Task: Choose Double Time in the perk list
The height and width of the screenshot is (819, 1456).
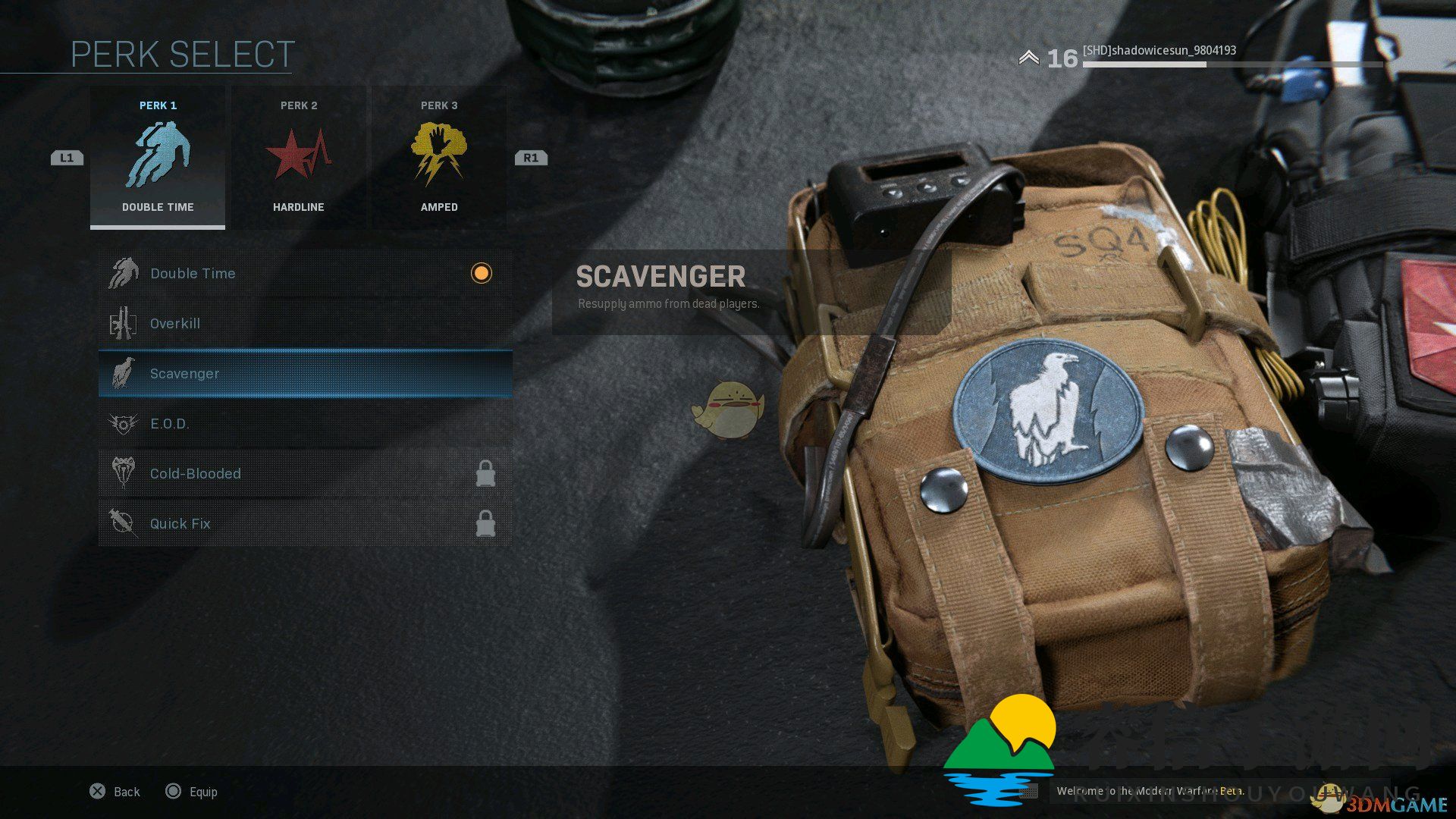Action: point(305,273)
